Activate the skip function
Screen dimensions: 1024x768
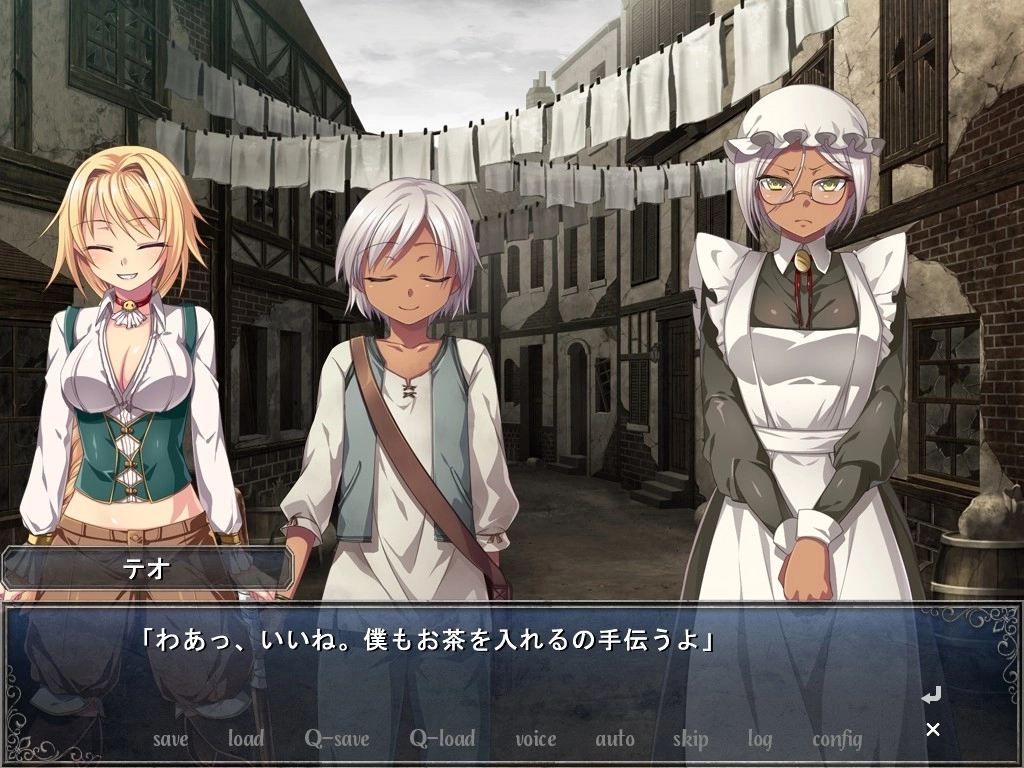click(690, 739)
